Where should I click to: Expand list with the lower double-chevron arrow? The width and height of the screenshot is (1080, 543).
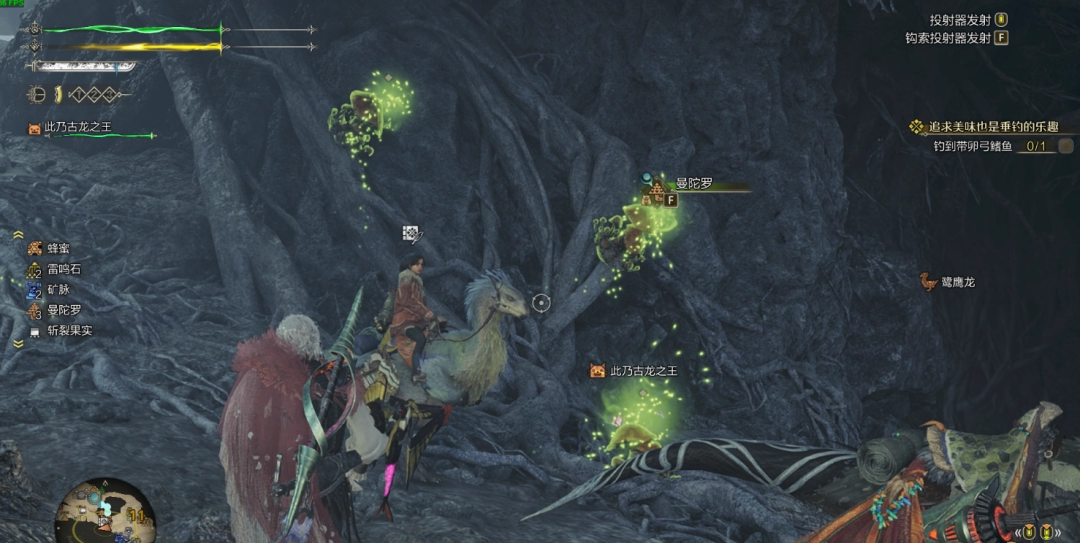click(x=19, y=343)
